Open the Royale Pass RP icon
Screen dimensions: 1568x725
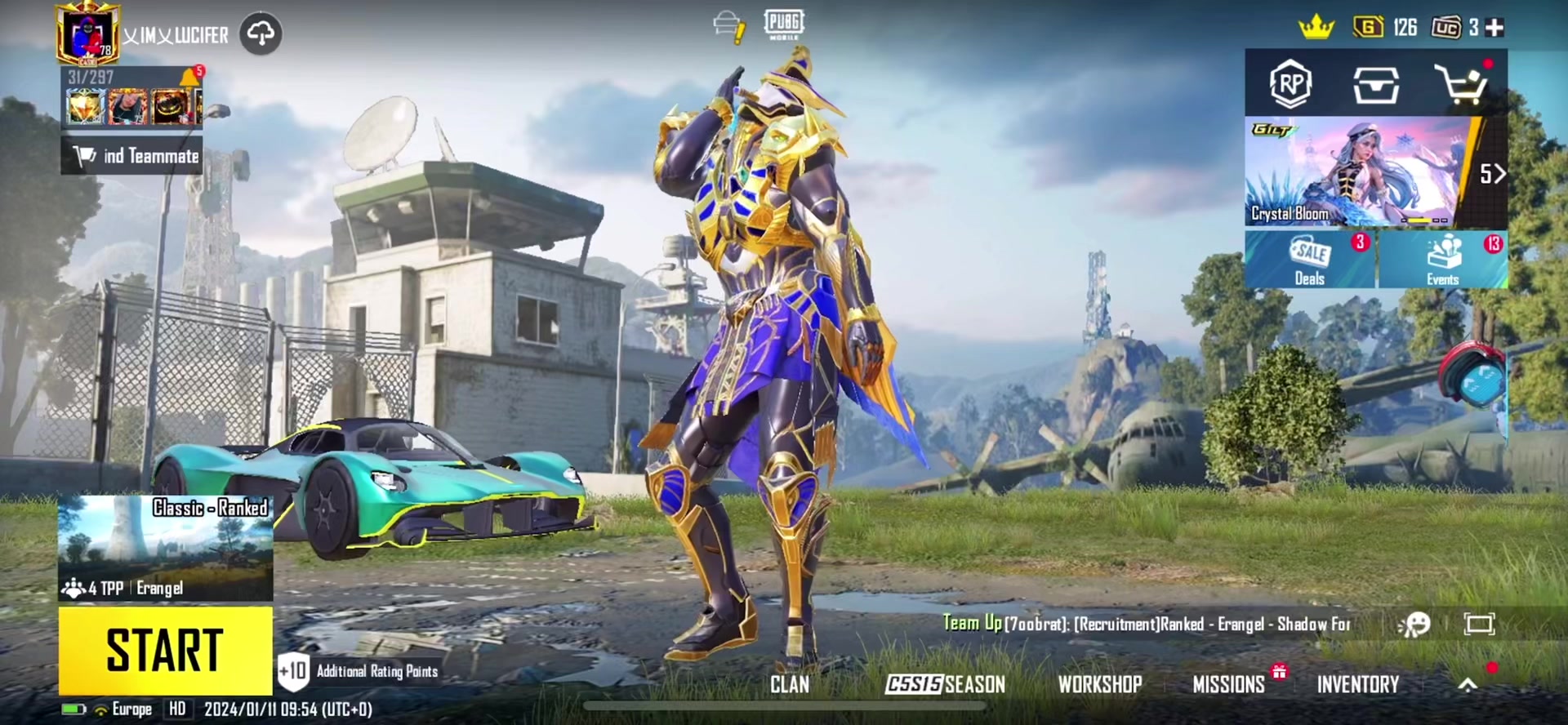point(1290,83)
